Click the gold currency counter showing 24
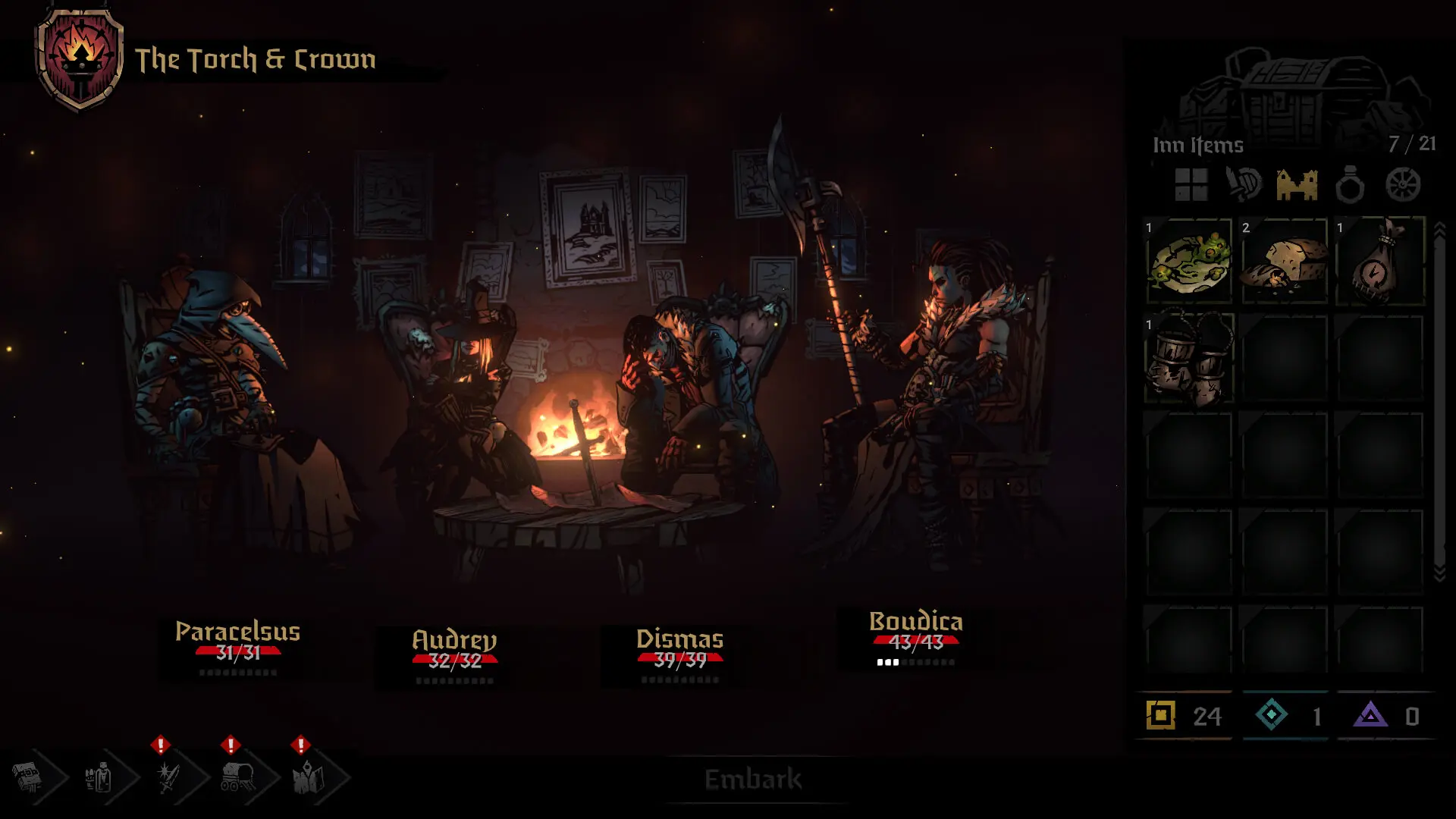1456x819 pixels. [x=1183, y=715]
